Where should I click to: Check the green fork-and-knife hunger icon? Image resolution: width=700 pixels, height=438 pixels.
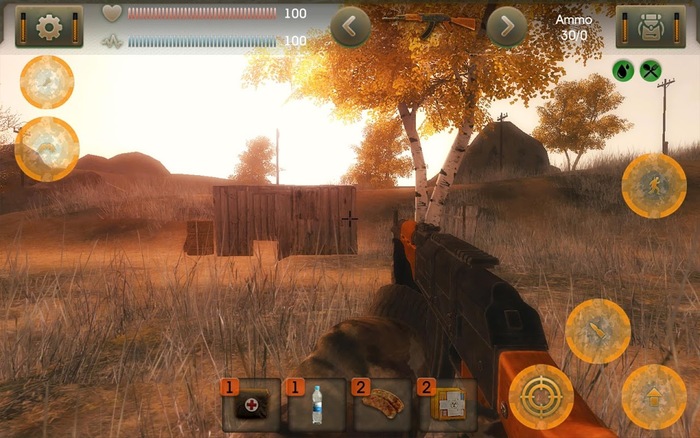[x=651, y=71]
